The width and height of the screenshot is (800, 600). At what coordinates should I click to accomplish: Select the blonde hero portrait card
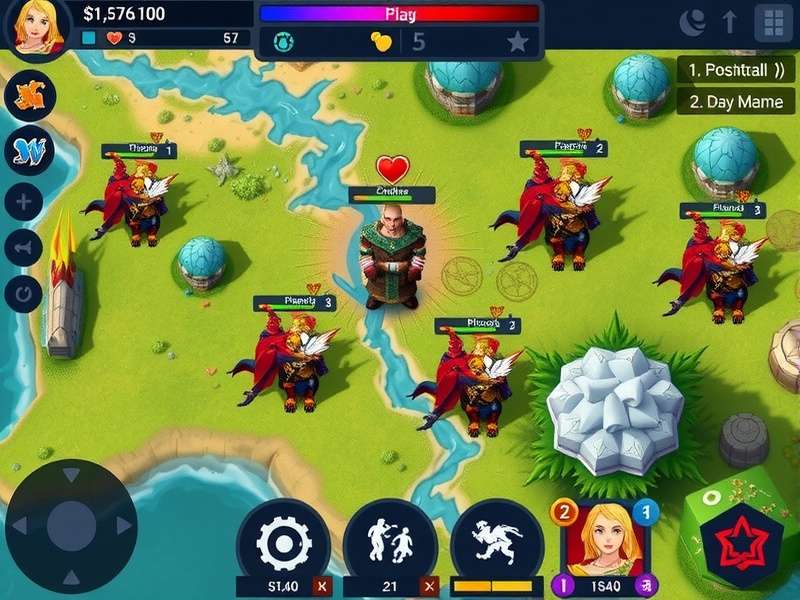604,540
